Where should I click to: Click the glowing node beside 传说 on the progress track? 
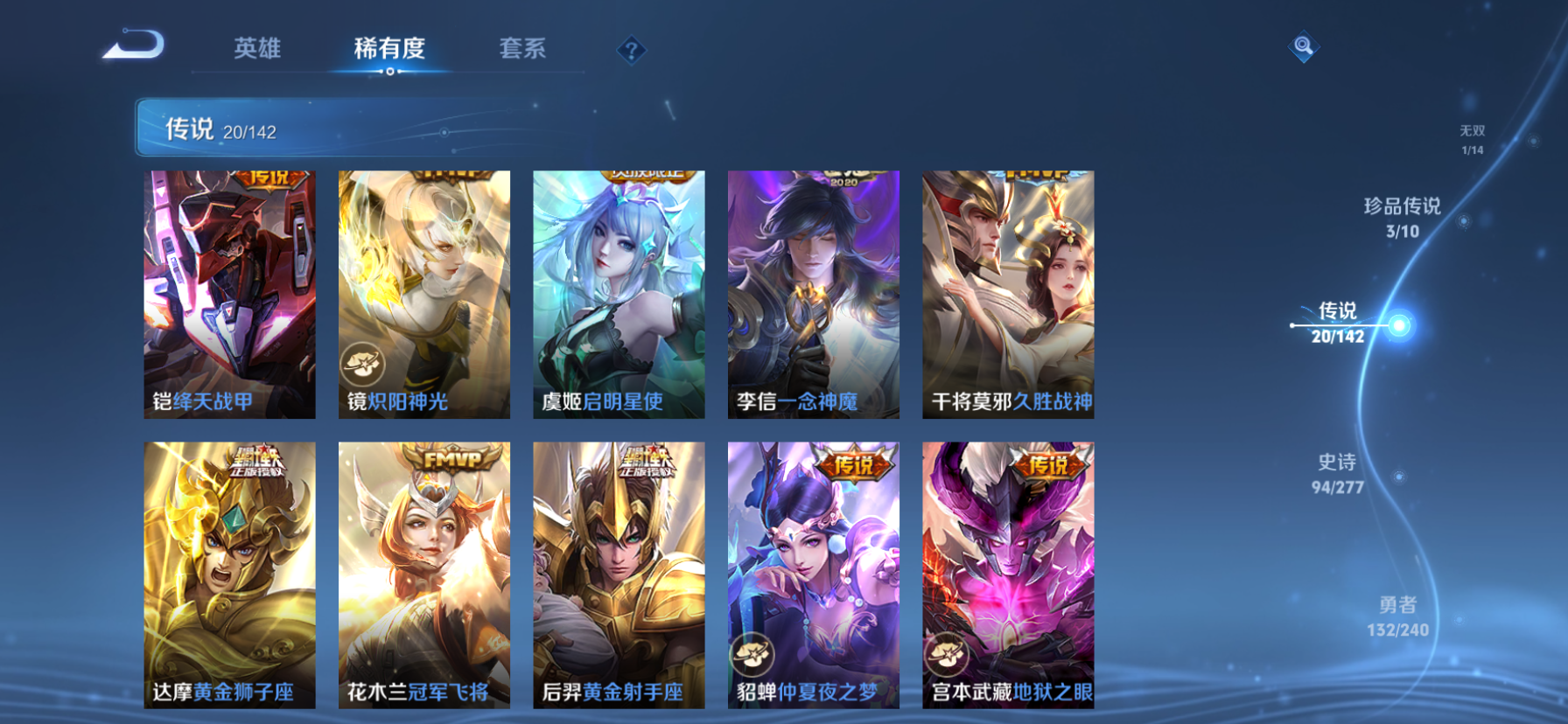(1401, 323)
